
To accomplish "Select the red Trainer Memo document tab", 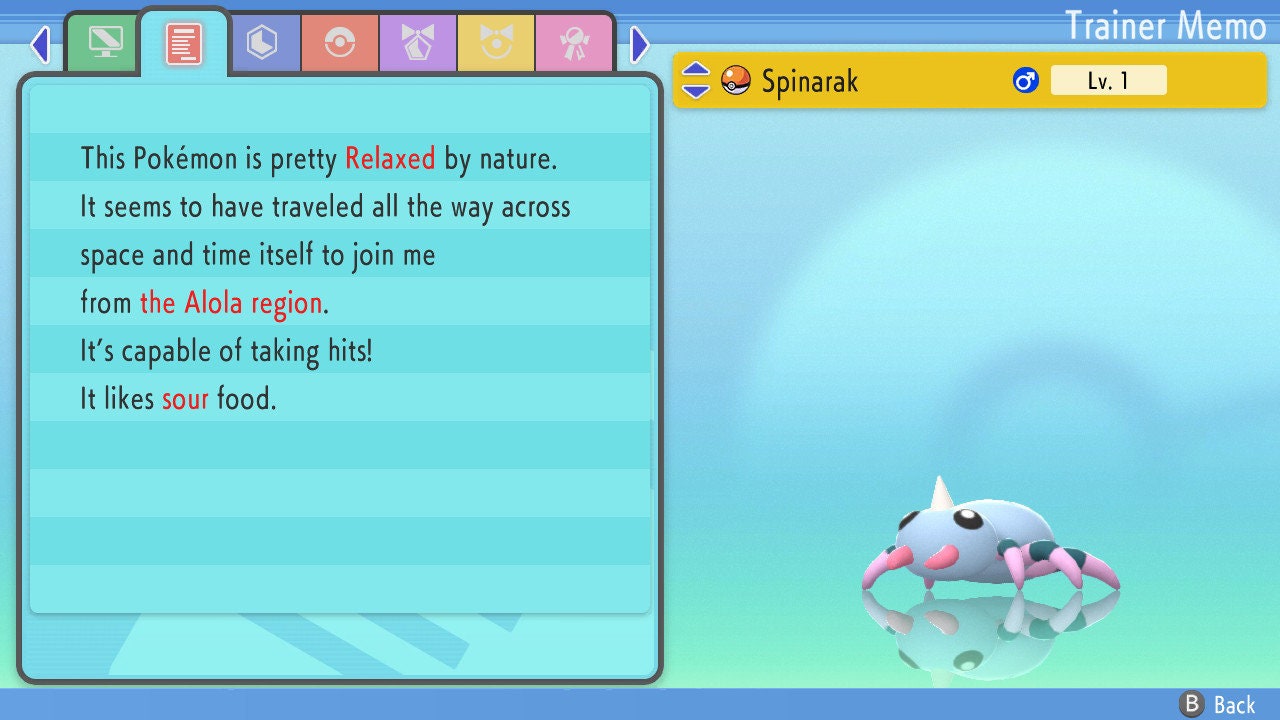I will click(184, 43).
